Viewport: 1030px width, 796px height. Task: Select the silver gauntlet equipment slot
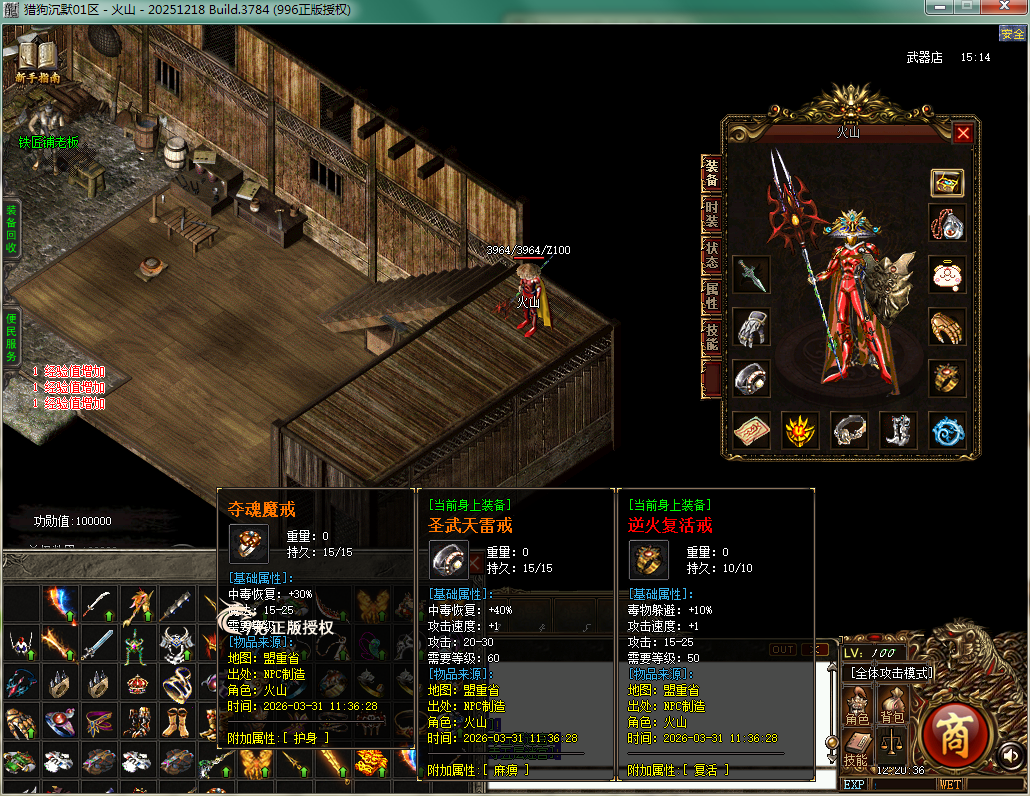click(x=750, y=326)
